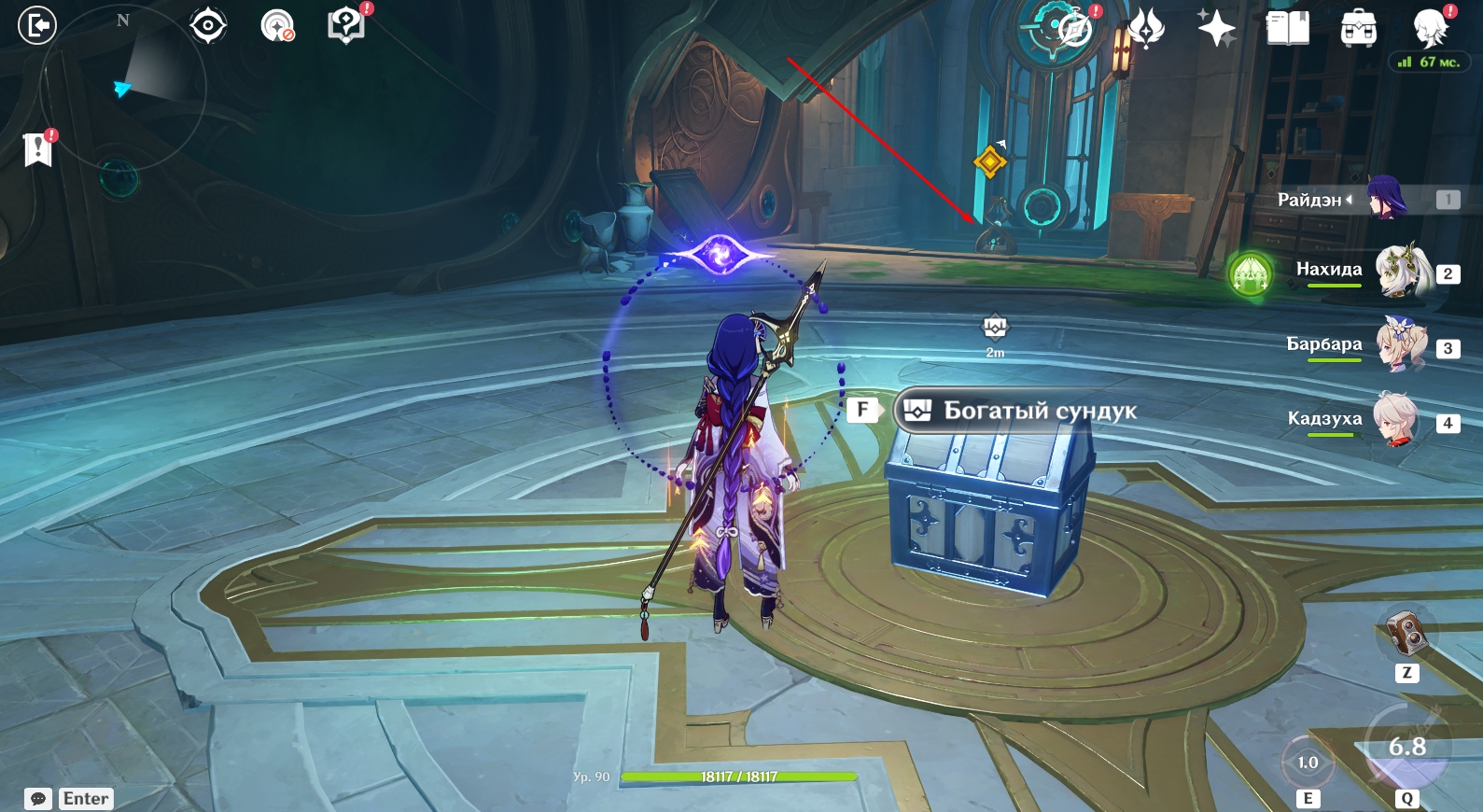The height and width of the screenshot is (812, 1483).
Task: Click the exit door icon
Action: coord(37,25)
